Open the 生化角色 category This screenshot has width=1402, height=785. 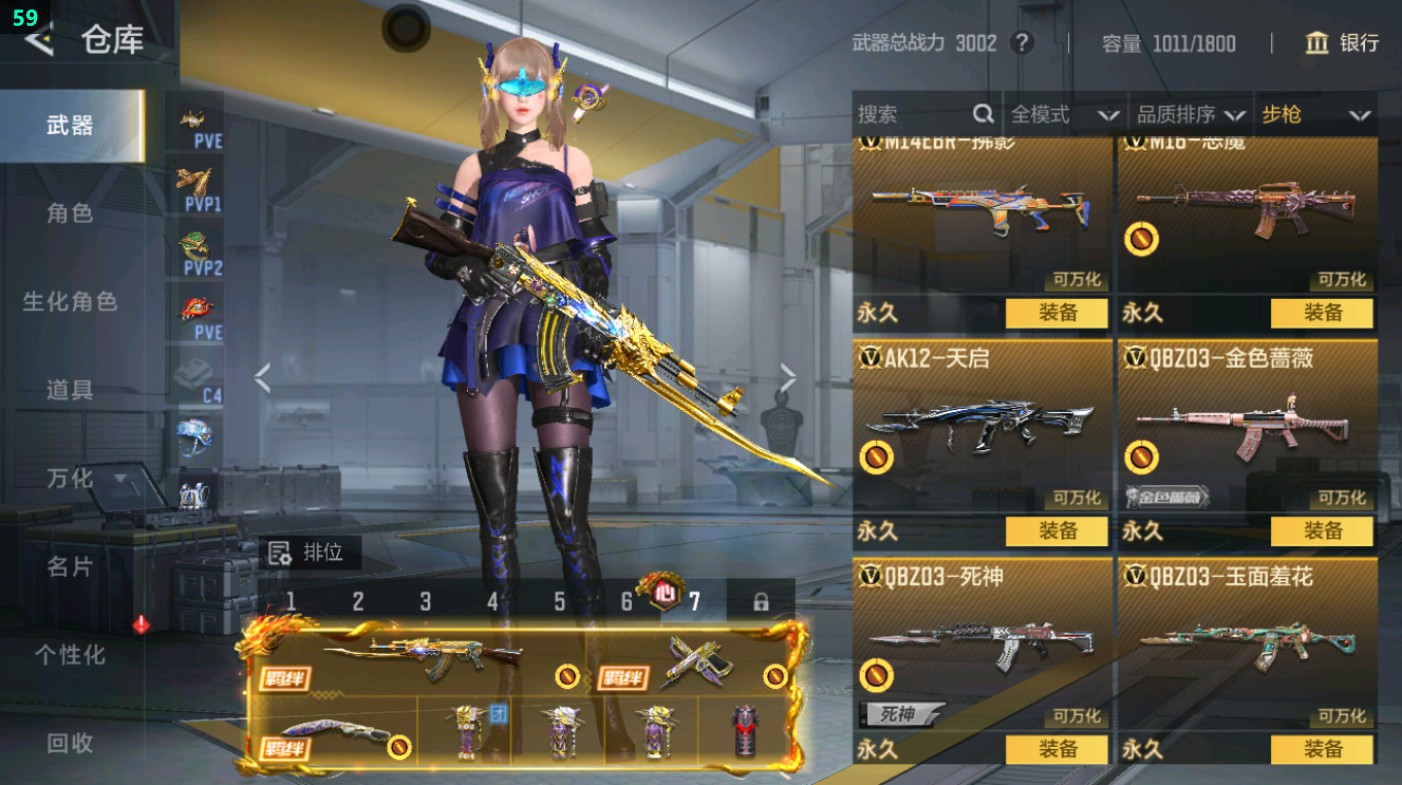coord(70,301)
